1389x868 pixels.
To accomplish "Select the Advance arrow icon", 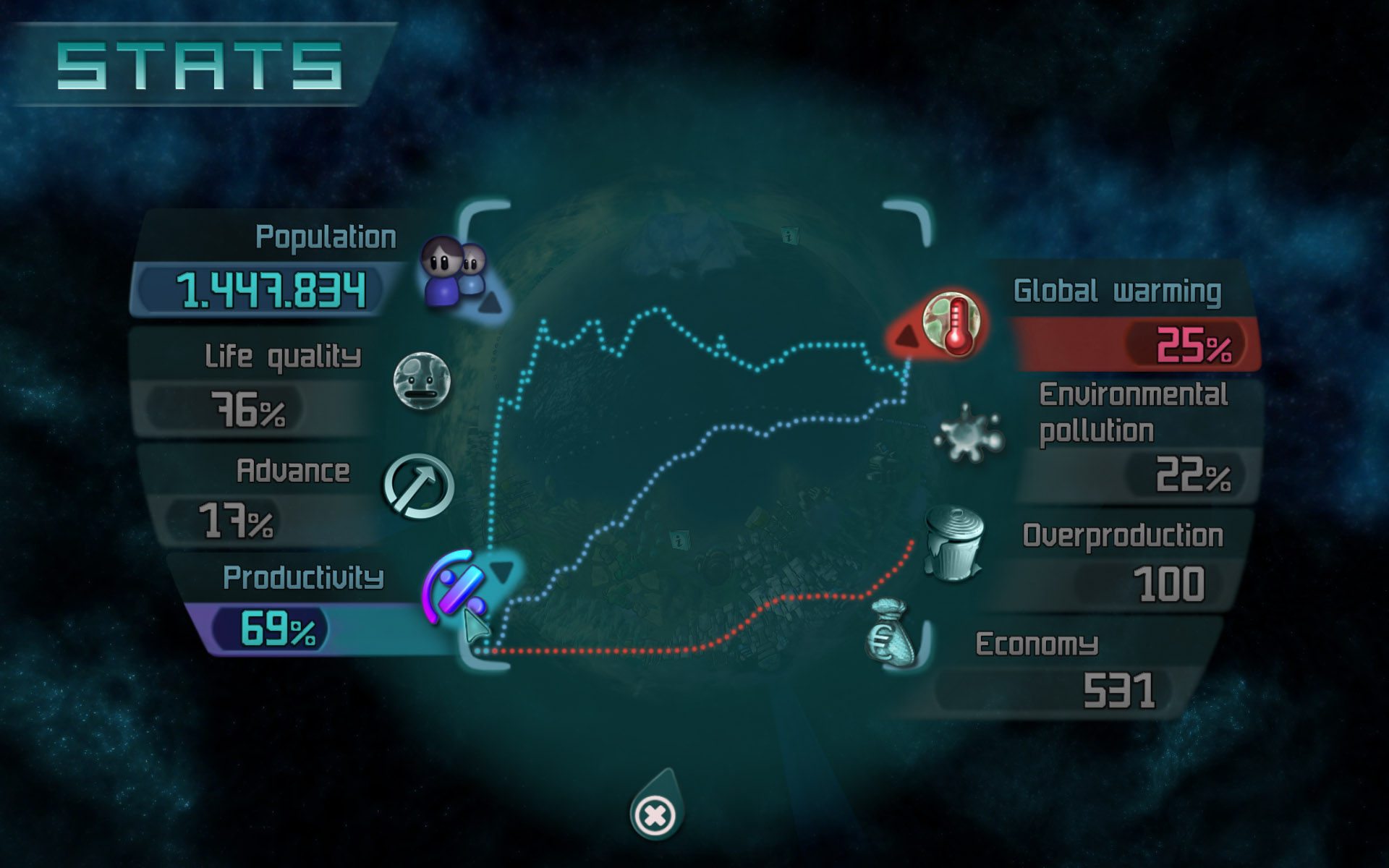I will point(418,487).
